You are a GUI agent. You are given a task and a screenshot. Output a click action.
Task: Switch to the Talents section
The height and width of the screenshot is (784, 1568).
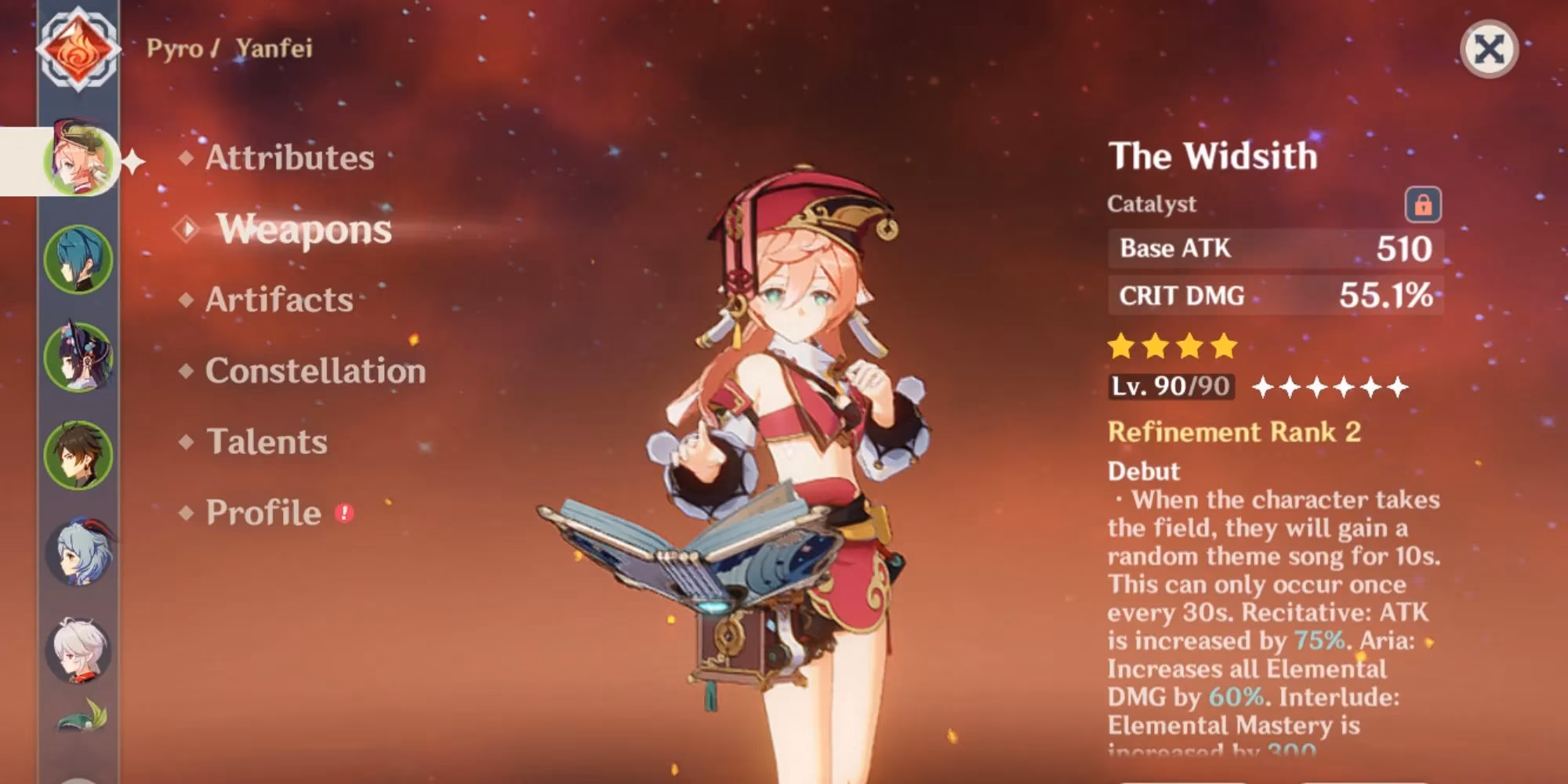(267, 442)
